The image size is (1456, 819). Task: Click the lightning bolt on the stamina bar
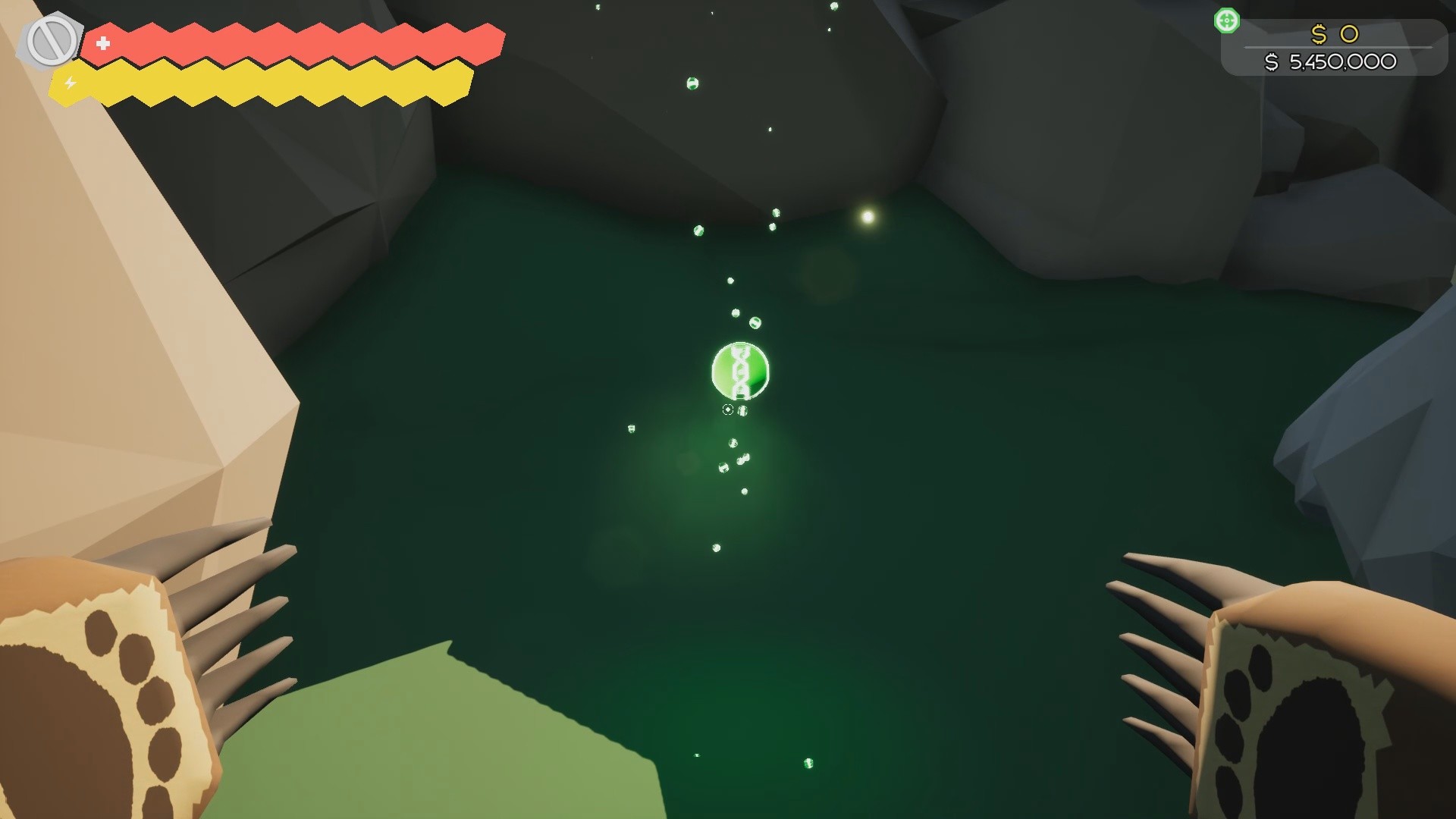pyautogui.click(x=69, y=83)
